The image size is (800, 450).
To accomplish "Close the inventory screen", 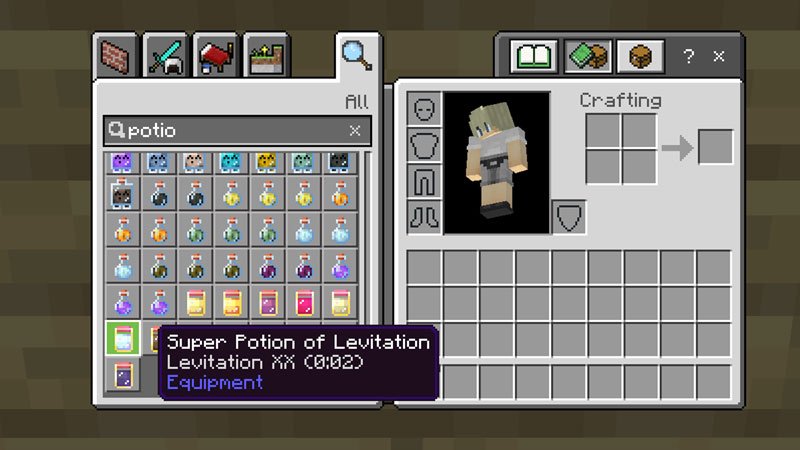I will (x=719, y=57).
